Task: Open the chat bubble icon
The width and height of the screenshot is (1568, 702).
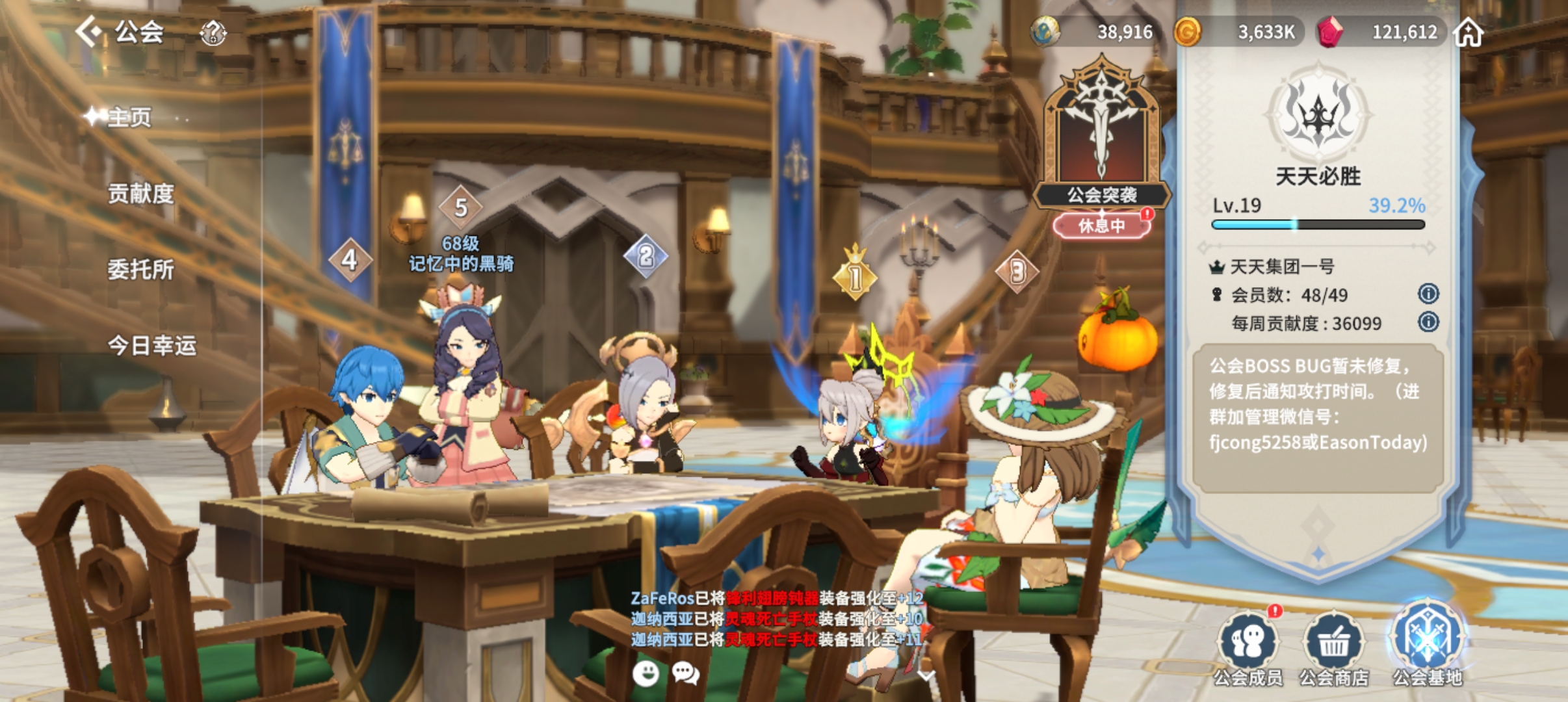Action: pos(685,673)
